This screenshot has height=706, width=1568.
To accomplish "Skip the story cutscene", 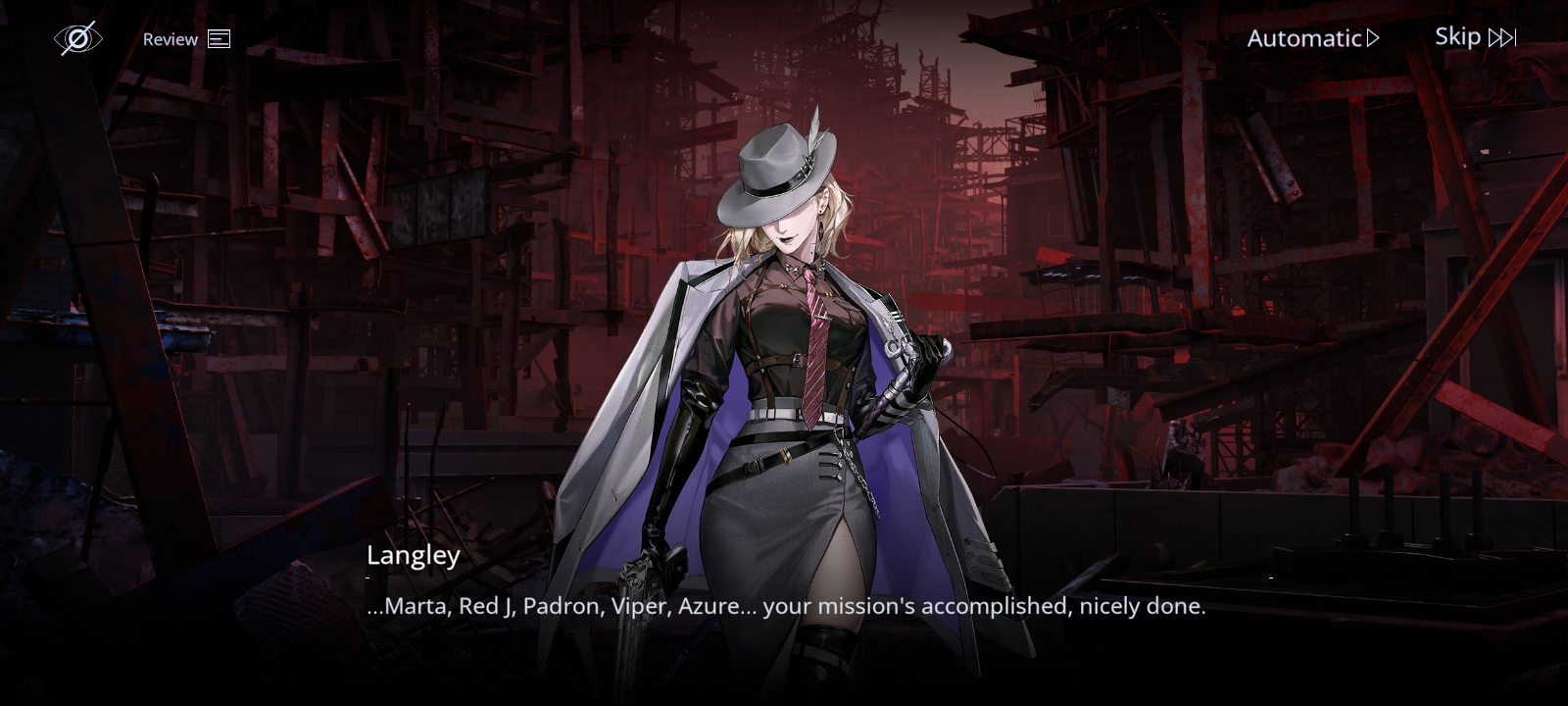I will pyautogui.click(x=1475, y=37).
